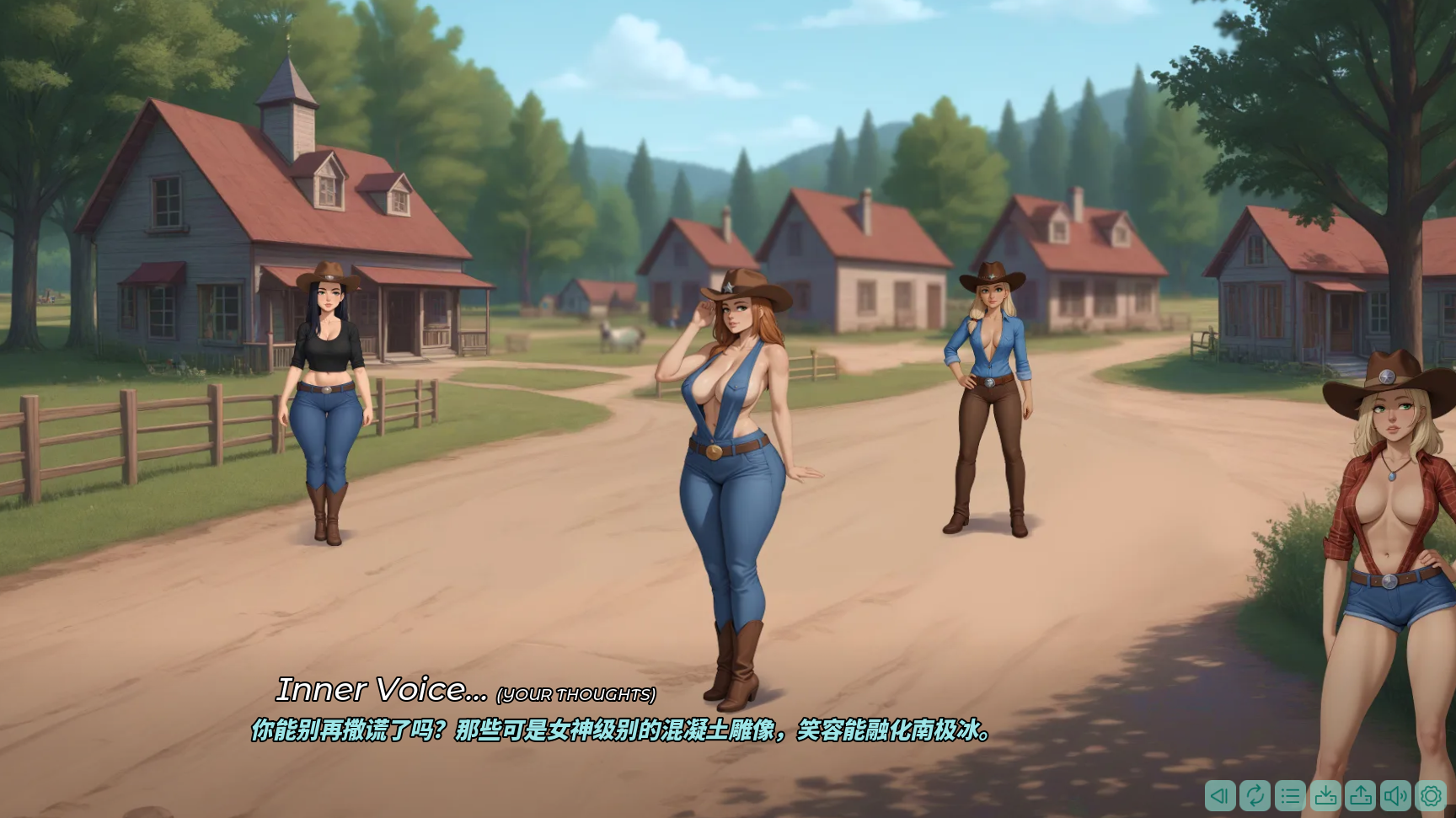Open the dialogue history list icon
The image size is (1456, 818).
click(1290, 795)
